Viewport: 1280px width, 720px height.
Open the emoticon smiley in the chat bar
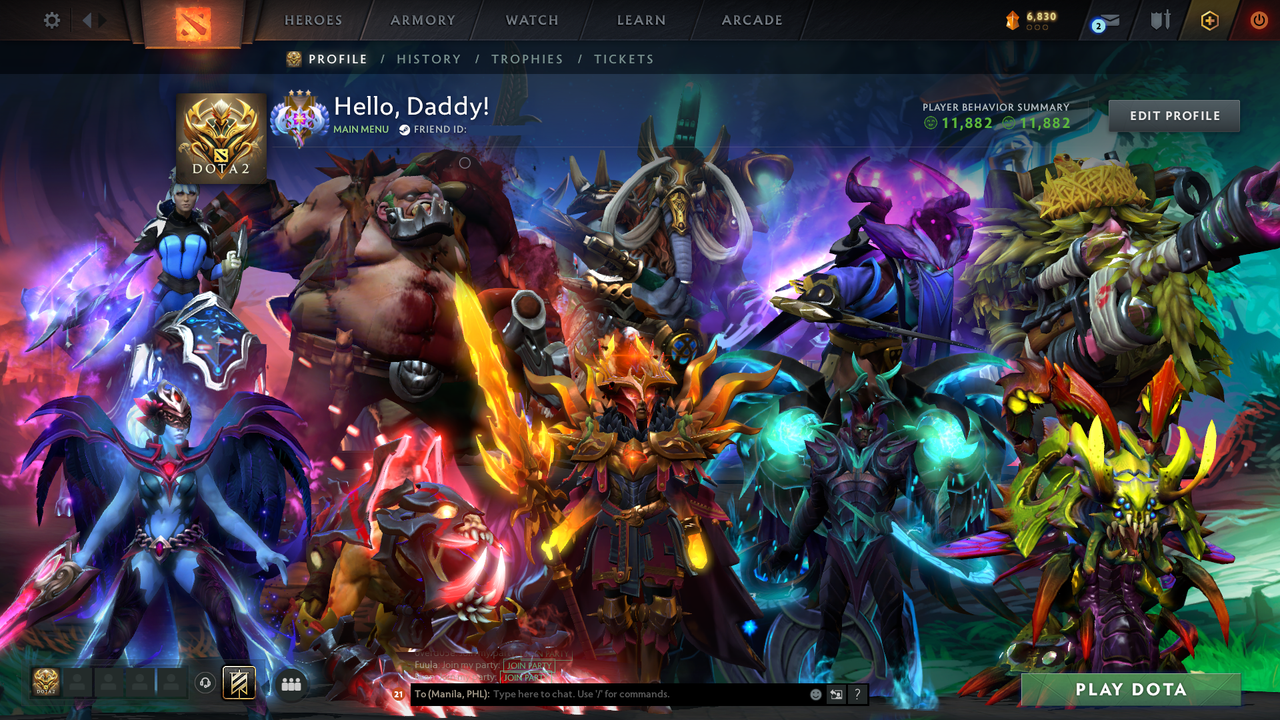coord(815,693)
